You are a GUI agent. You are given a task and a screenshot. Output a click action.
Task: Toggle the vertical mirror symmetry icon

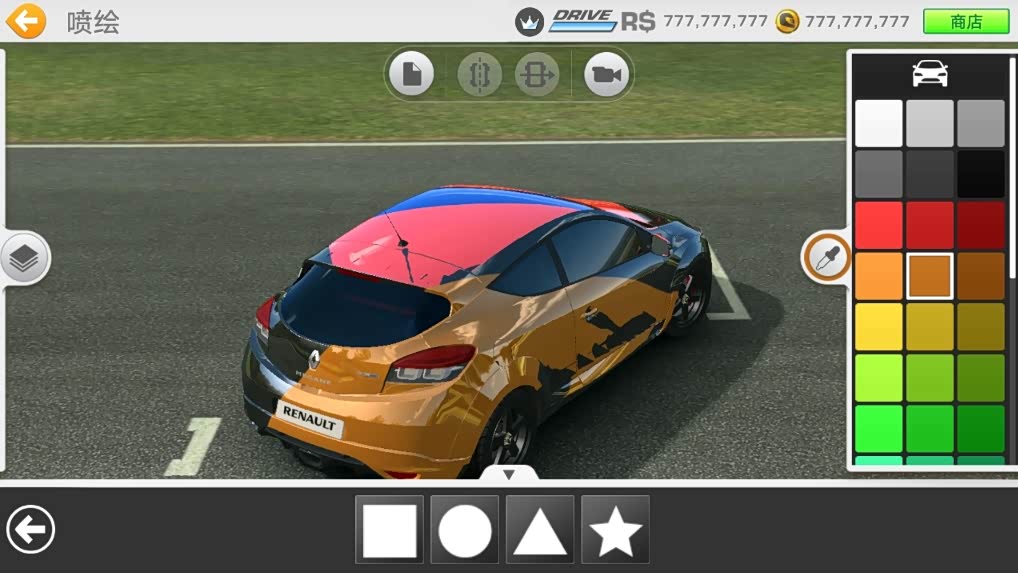[479, 75]
